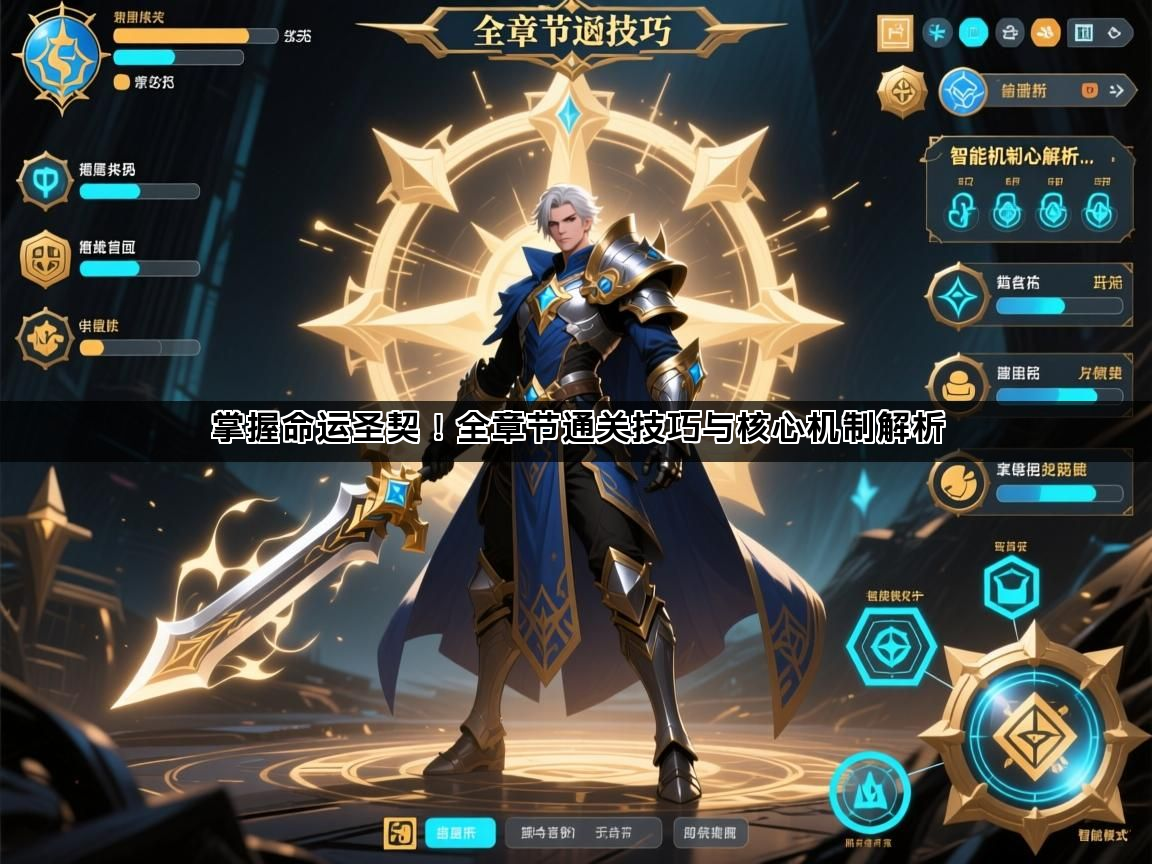Select the last cyan lock icon in panel
The height and width of the screenshot is (864, 1152).
(x=1100, y=210)
